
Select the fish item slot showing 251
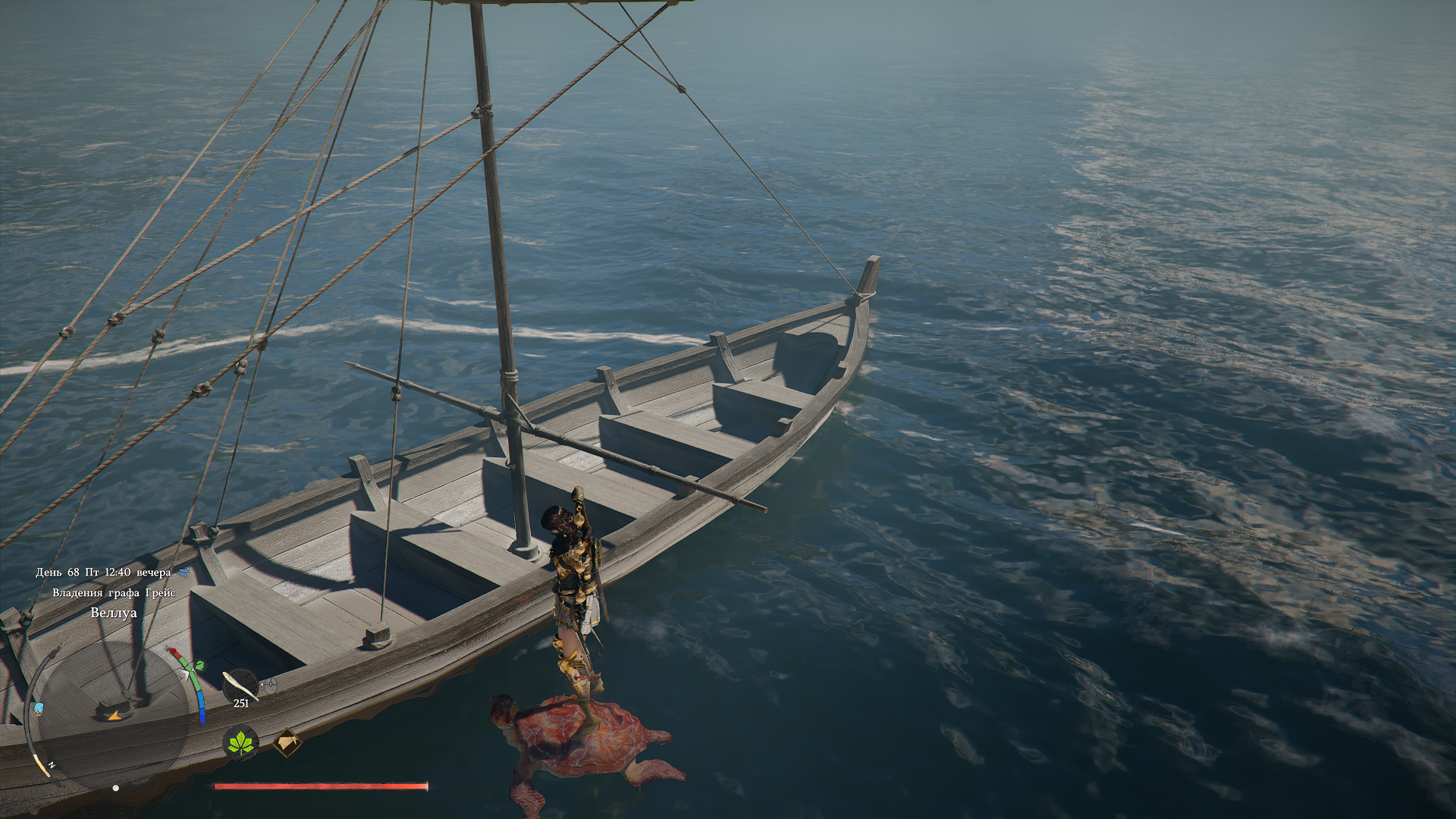[x=240, y=686]
